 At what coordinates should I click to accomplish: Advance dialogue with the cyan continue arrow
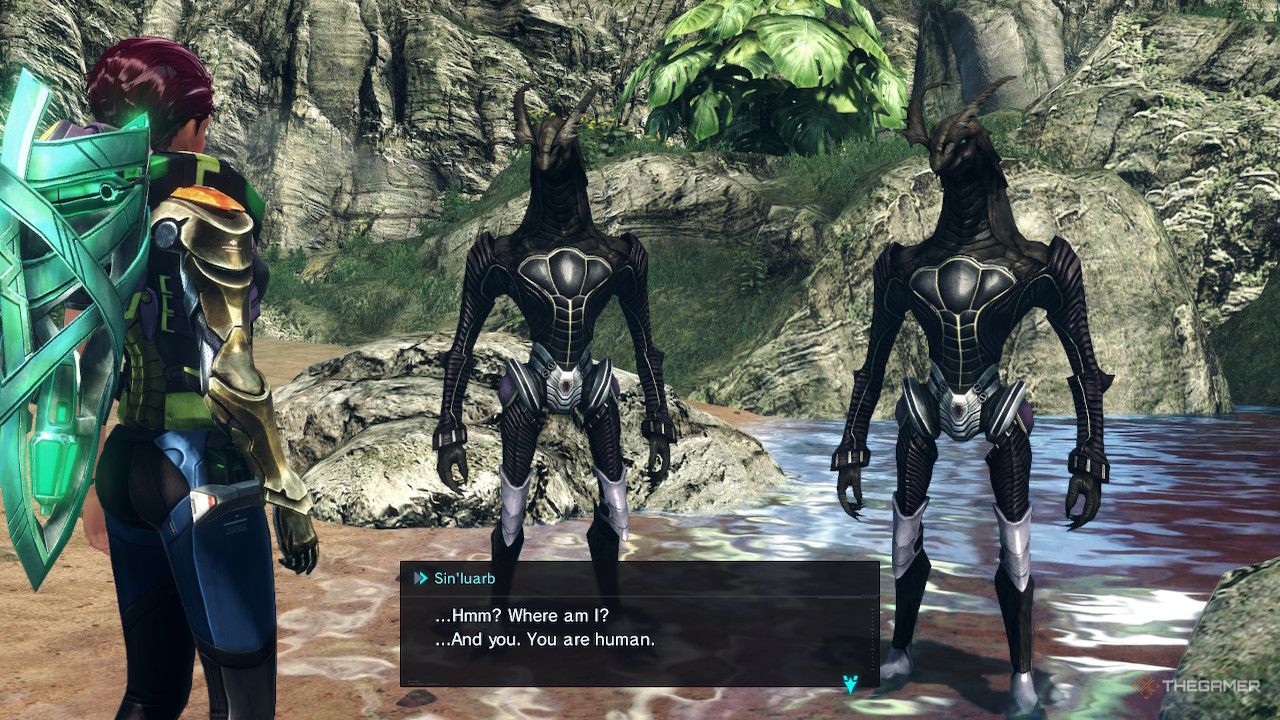tap(850, 684)
